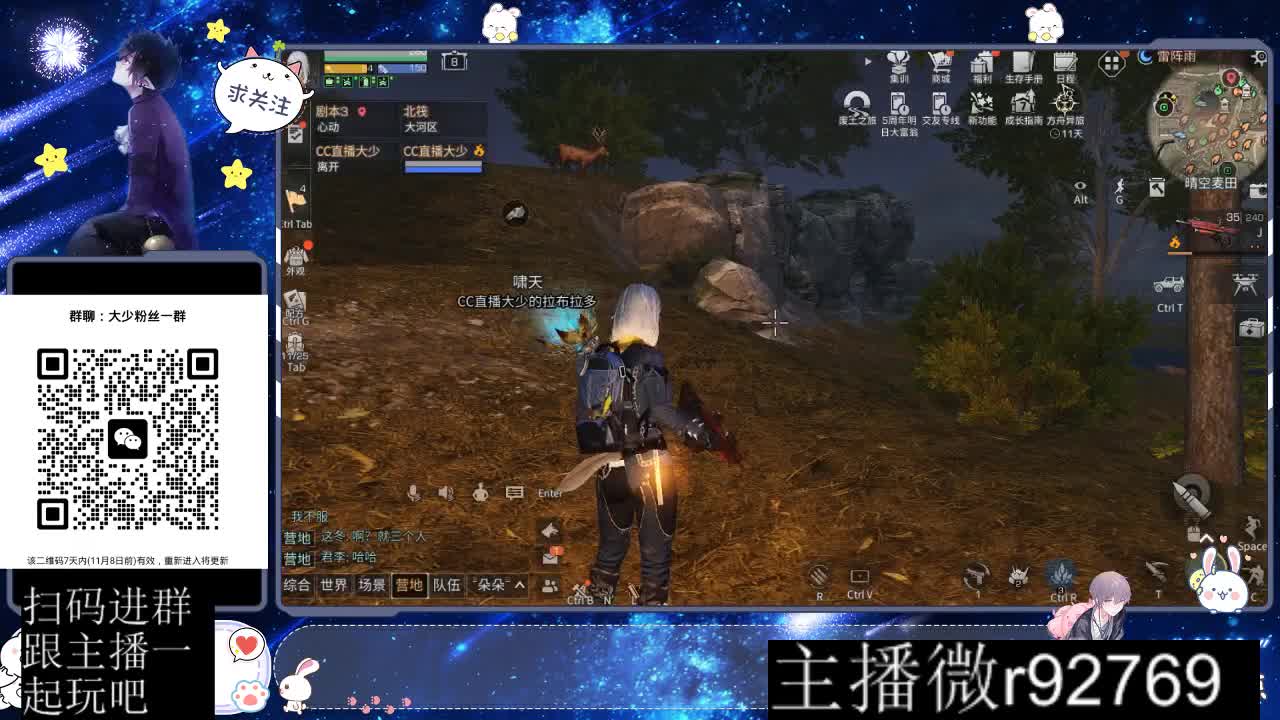Open the 方舟异旅 event icon
Screen dimensions: 1280x720
click(1063, 103)
